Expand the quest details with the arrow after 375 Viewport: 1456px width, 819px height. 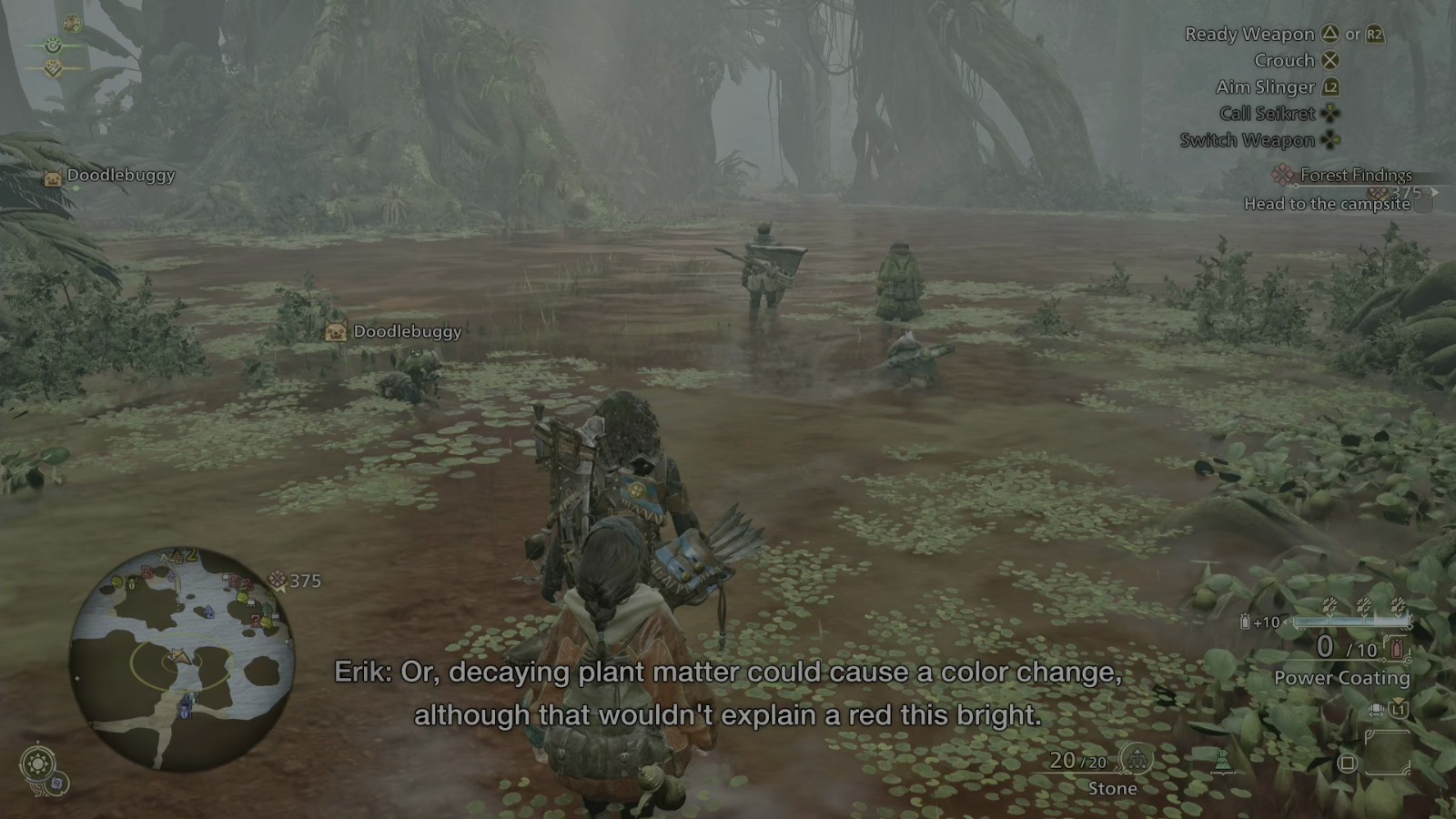1436,191
